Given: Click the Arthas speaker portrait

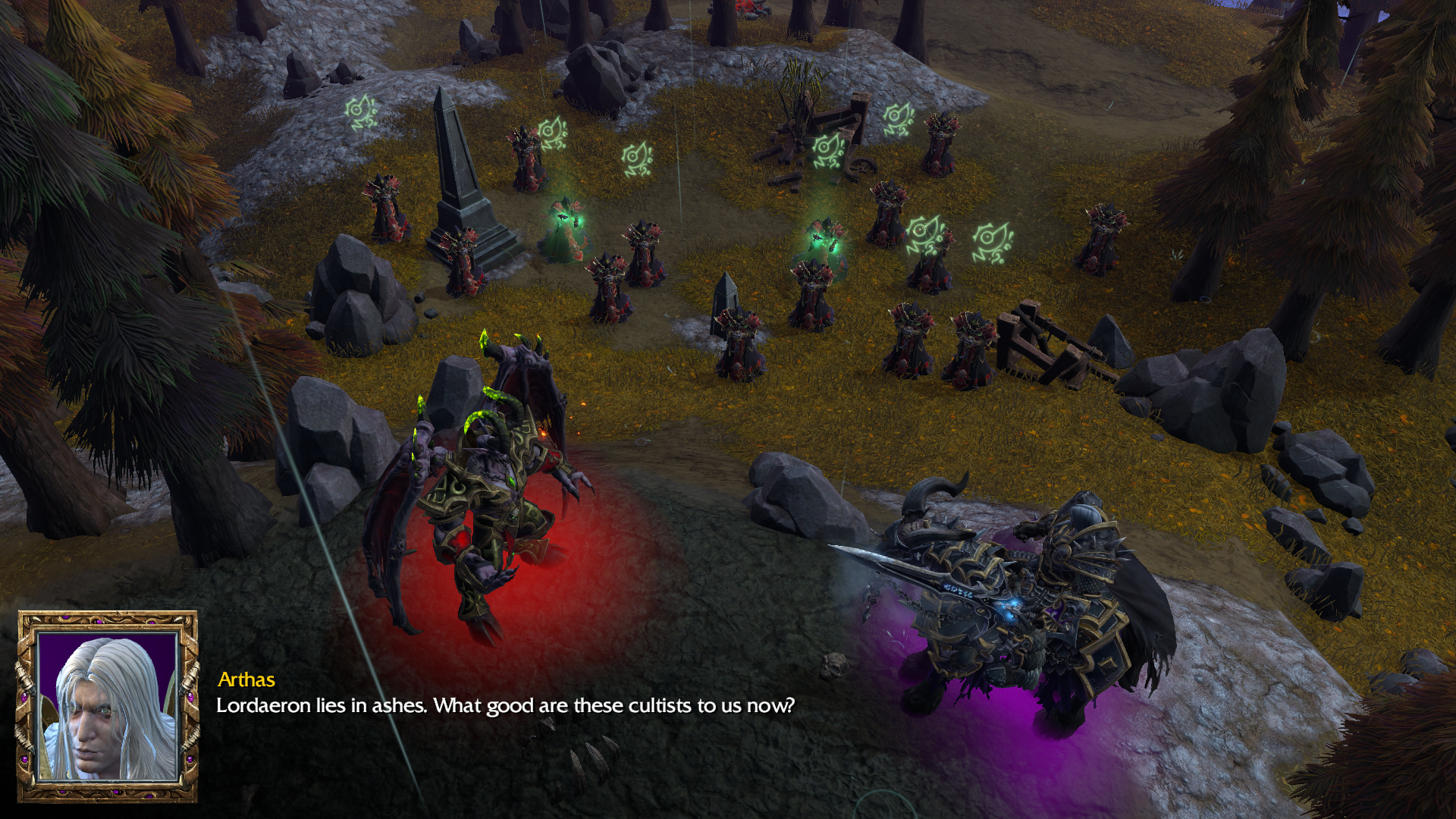Looking at the screenshot, I should pyautogui.click(x=108, y=707).
